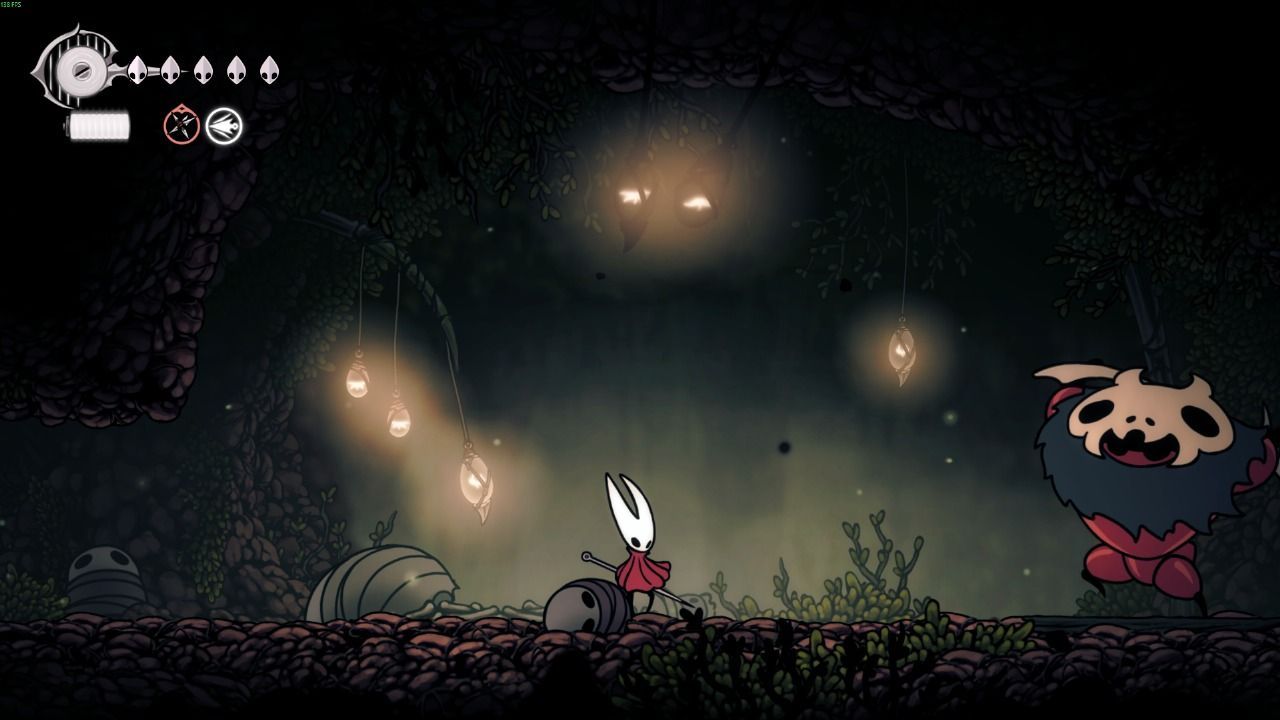
Task: Click the last mask icon in the health row
Action: coord(268,70)
